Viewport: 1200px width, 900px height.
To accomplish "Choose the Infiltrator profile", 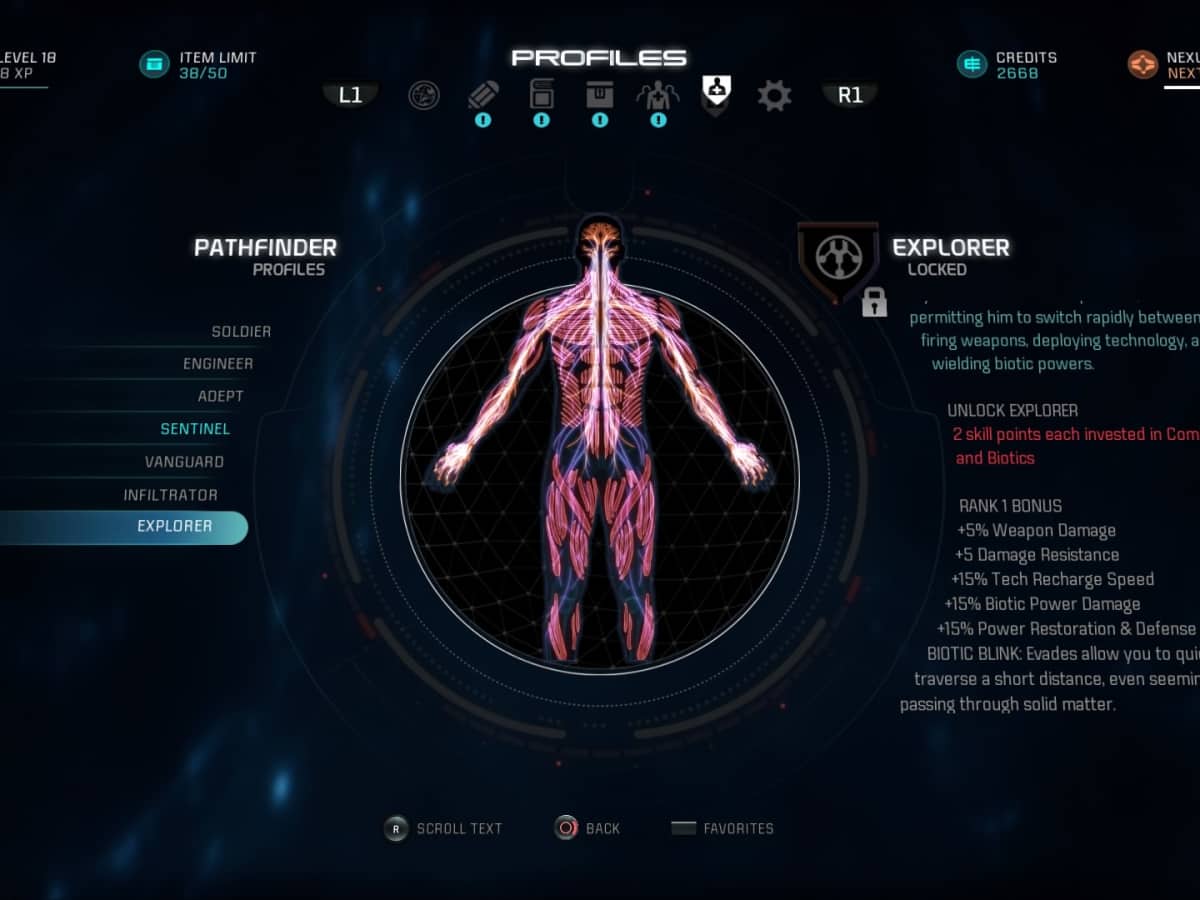I will tap(170, 495).
